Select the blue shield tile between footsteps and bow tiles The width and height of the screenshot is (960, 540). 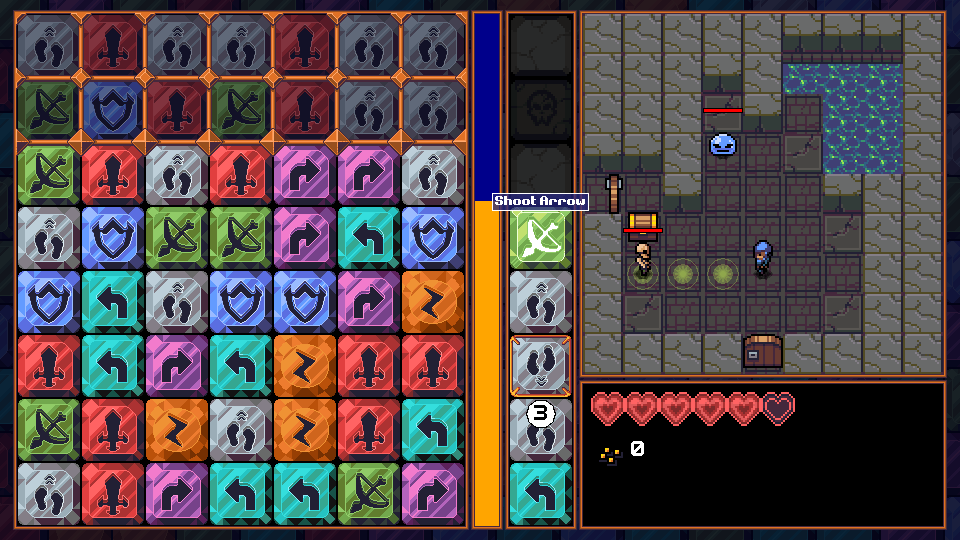click(x=112, y=238)
